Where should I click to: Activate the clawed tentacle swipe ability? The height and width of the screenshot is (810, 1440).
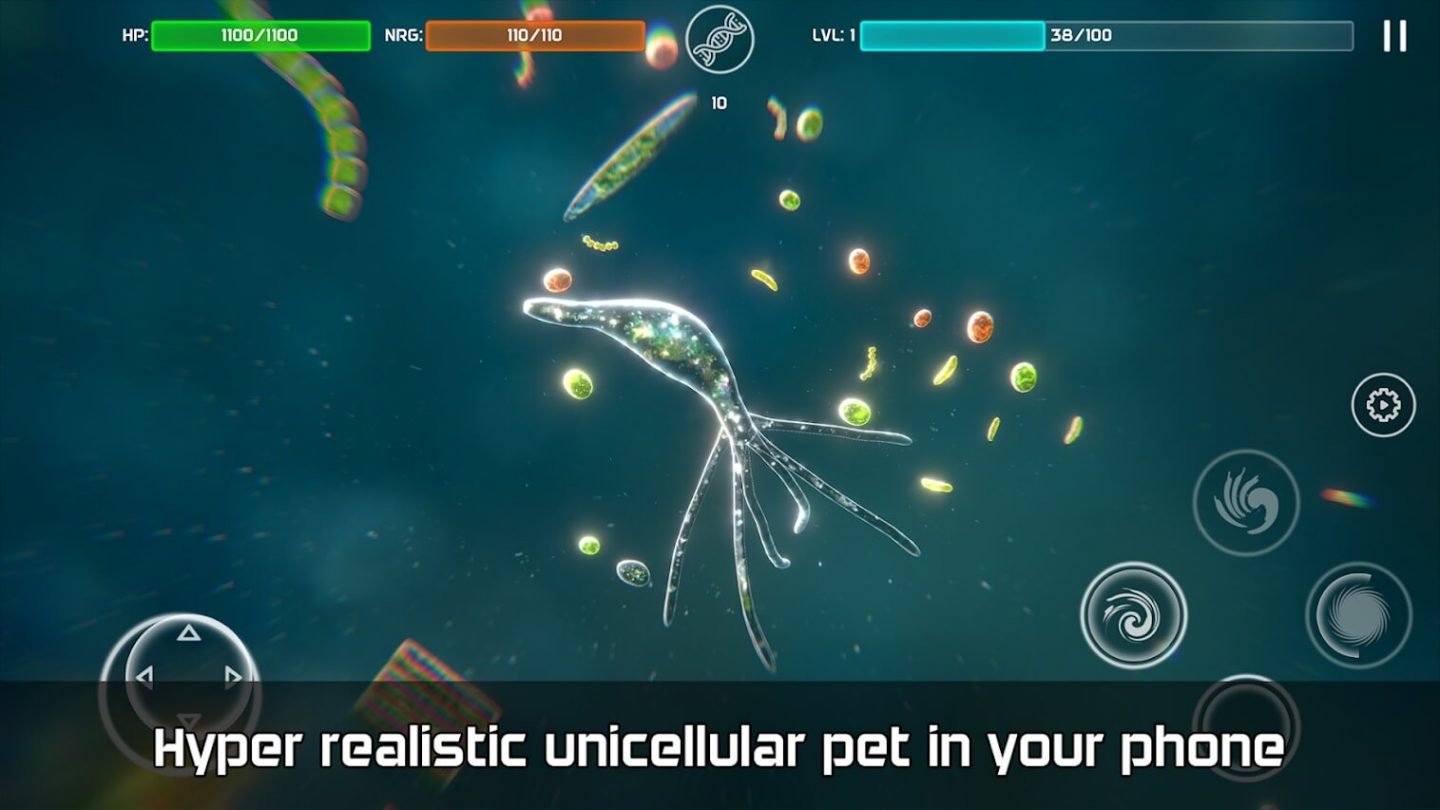pos(1246,502)
